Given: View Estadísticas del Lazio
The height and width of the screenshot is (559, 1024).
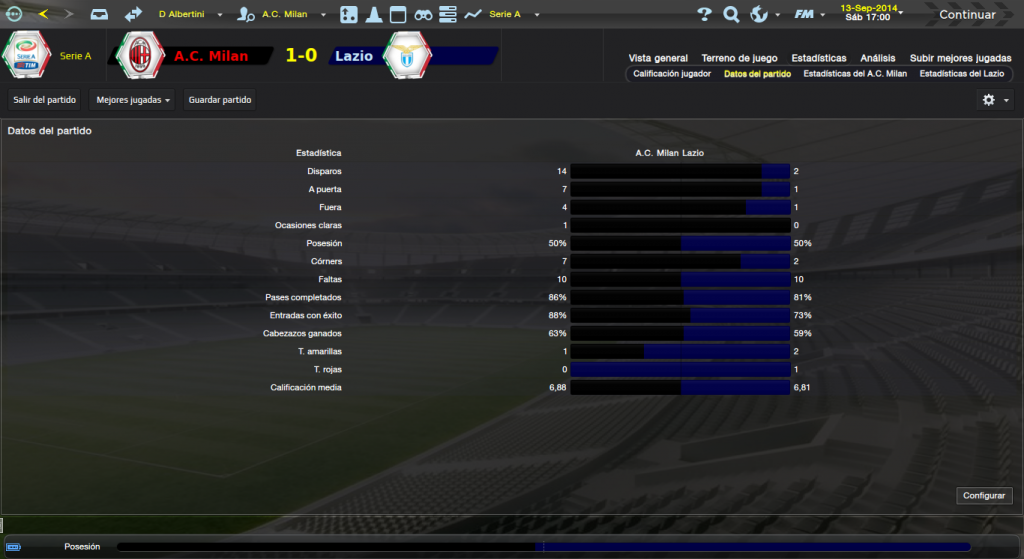Looking at the screenshot, I should click(961, 74).
